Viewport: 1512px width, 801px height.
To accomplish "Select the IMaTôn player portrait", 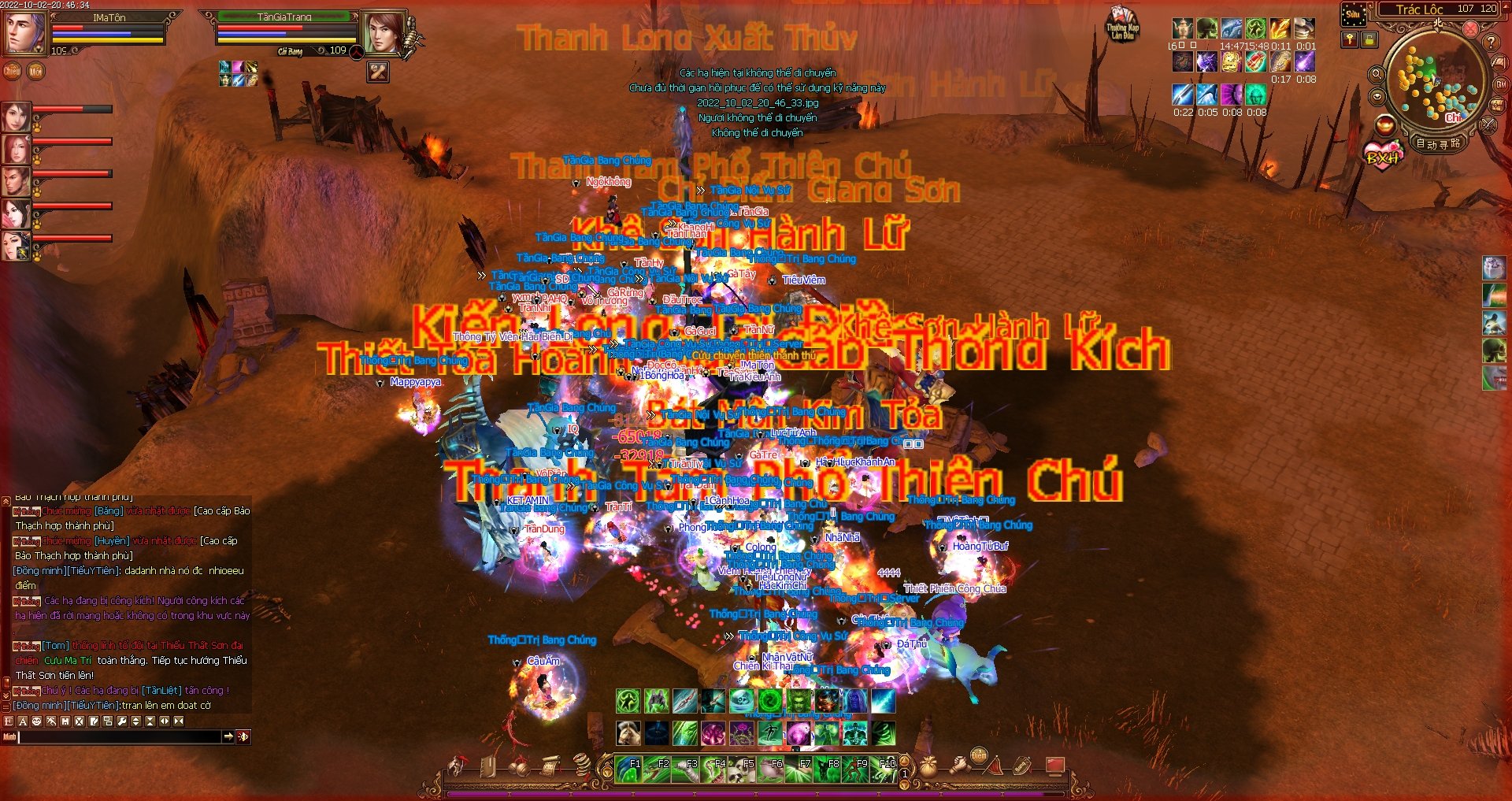I will (25, 32).
